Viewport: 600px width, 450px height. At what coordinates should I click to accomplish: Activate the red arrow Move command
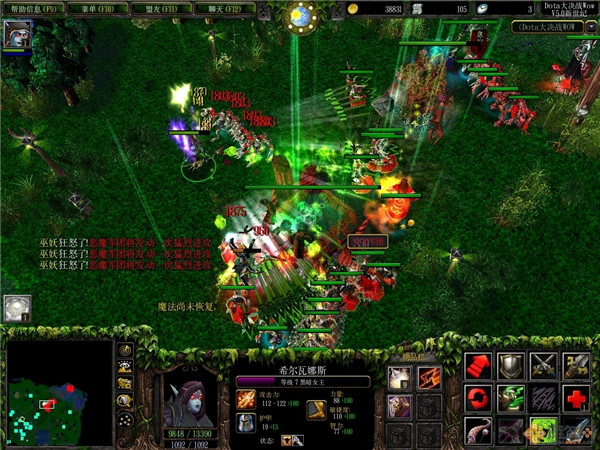click(x=477, y=365)
